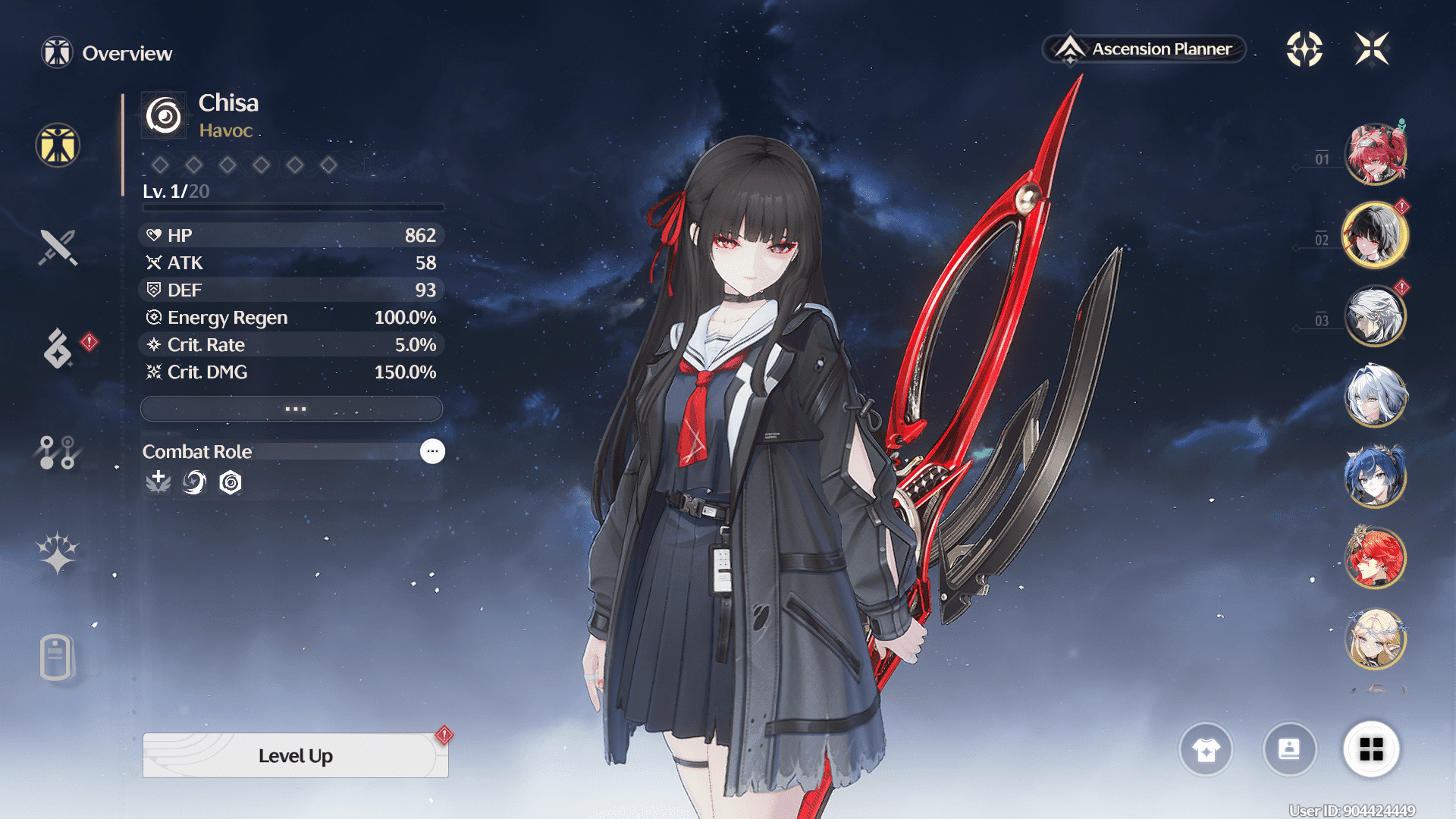This screenshot has height=819, width=1456.
Task: Select the white-haired character in slot 03
Action: (x=1375, y=316)
